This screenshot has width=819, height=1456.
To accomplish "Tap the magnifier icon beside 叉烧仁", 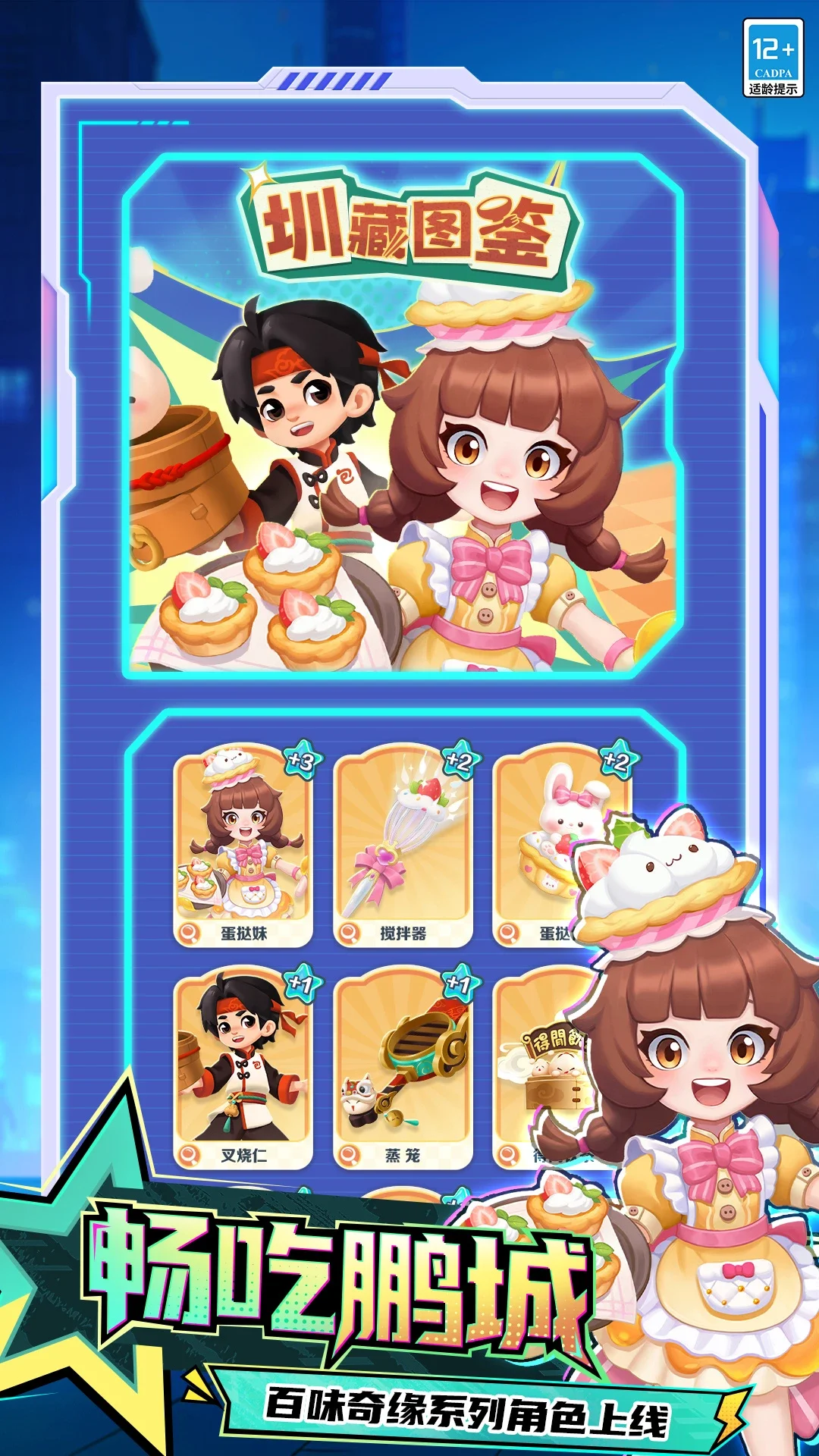I will (187, 1155).
